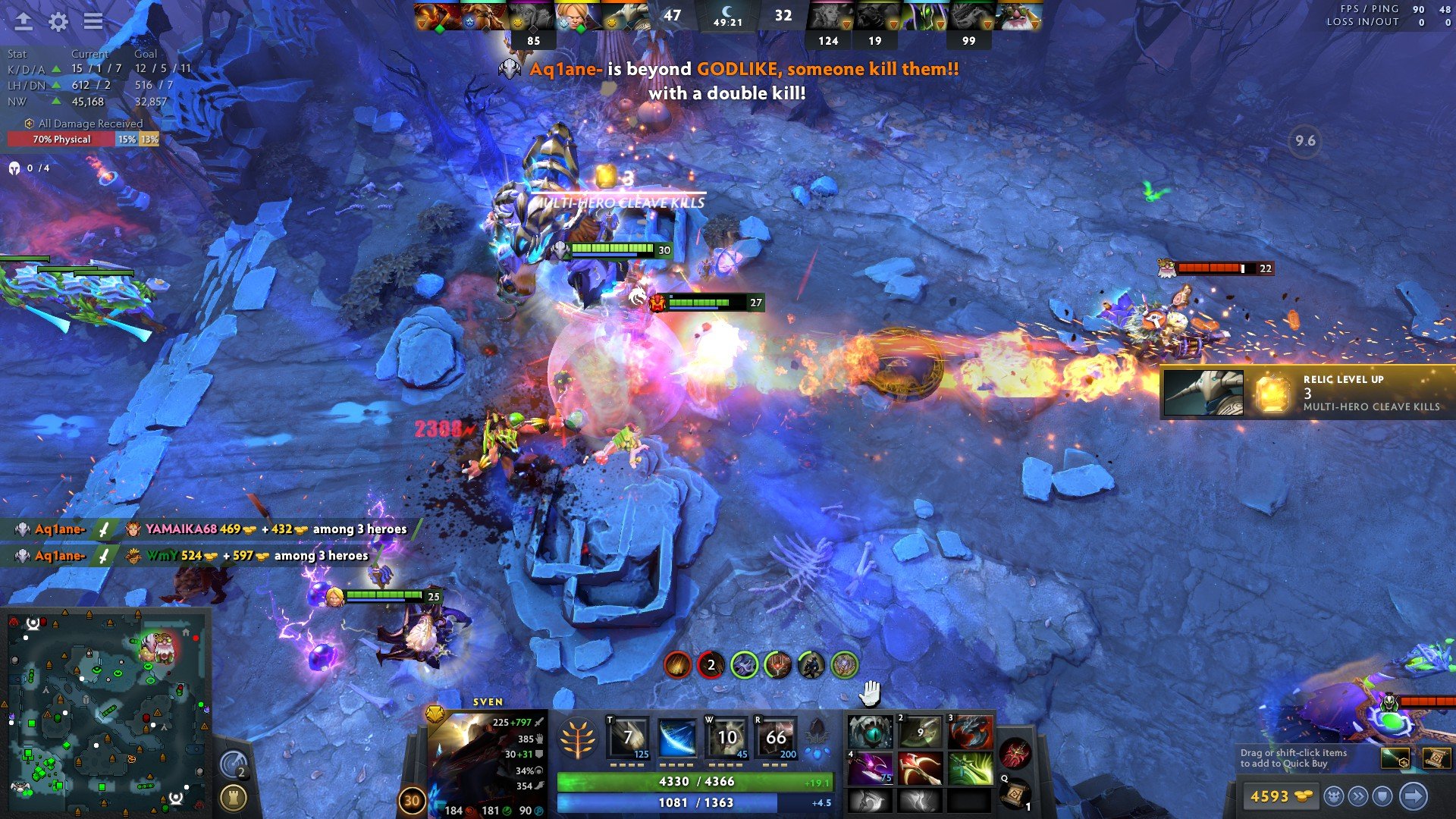This screenshot has height=819, width=1456.
Task: Select the green eye item slot
Action: click(870, 733)
